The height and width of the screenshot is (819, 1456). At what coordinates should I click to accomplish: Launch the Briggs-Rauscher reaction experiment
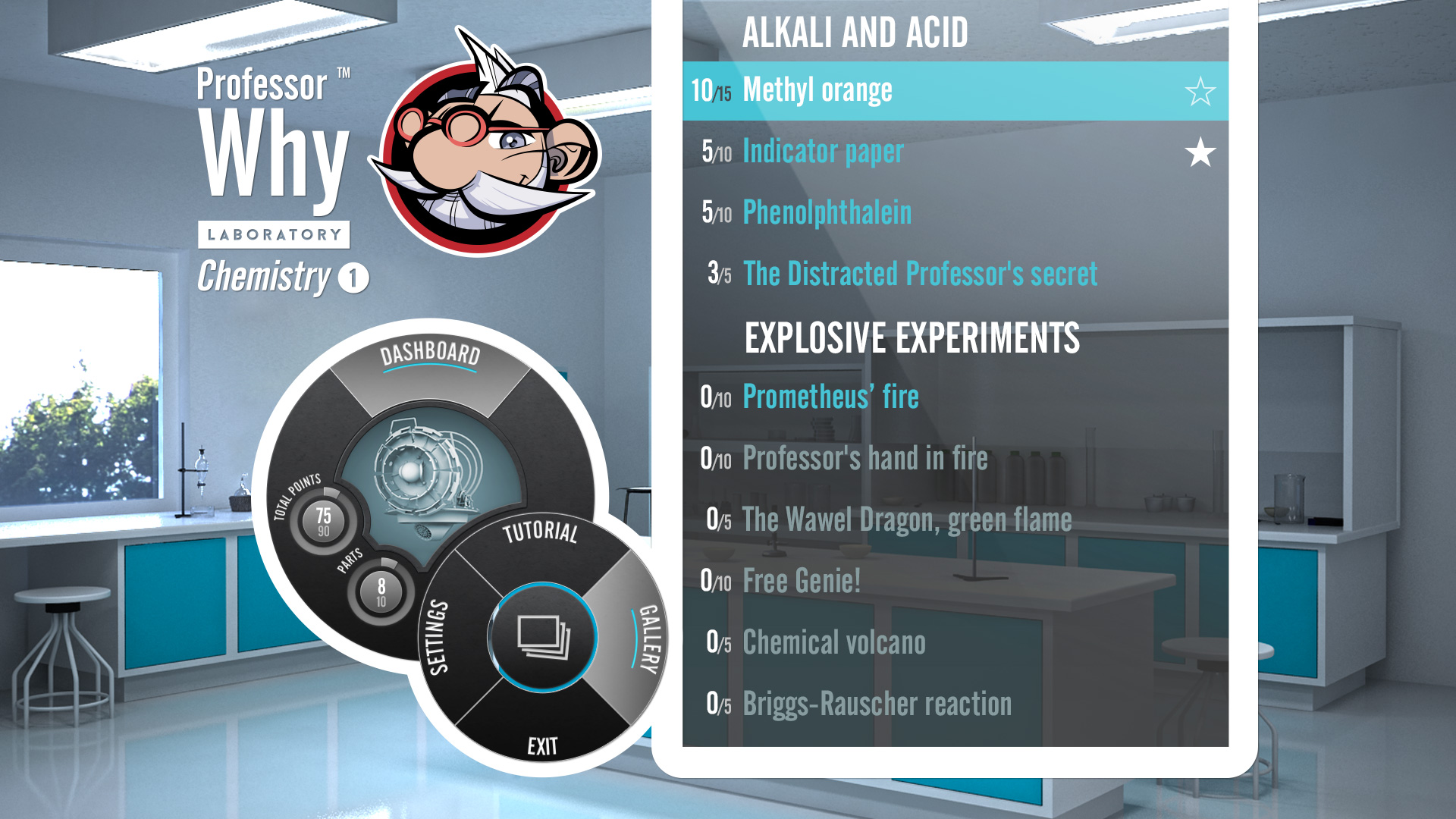pos(876,704)
